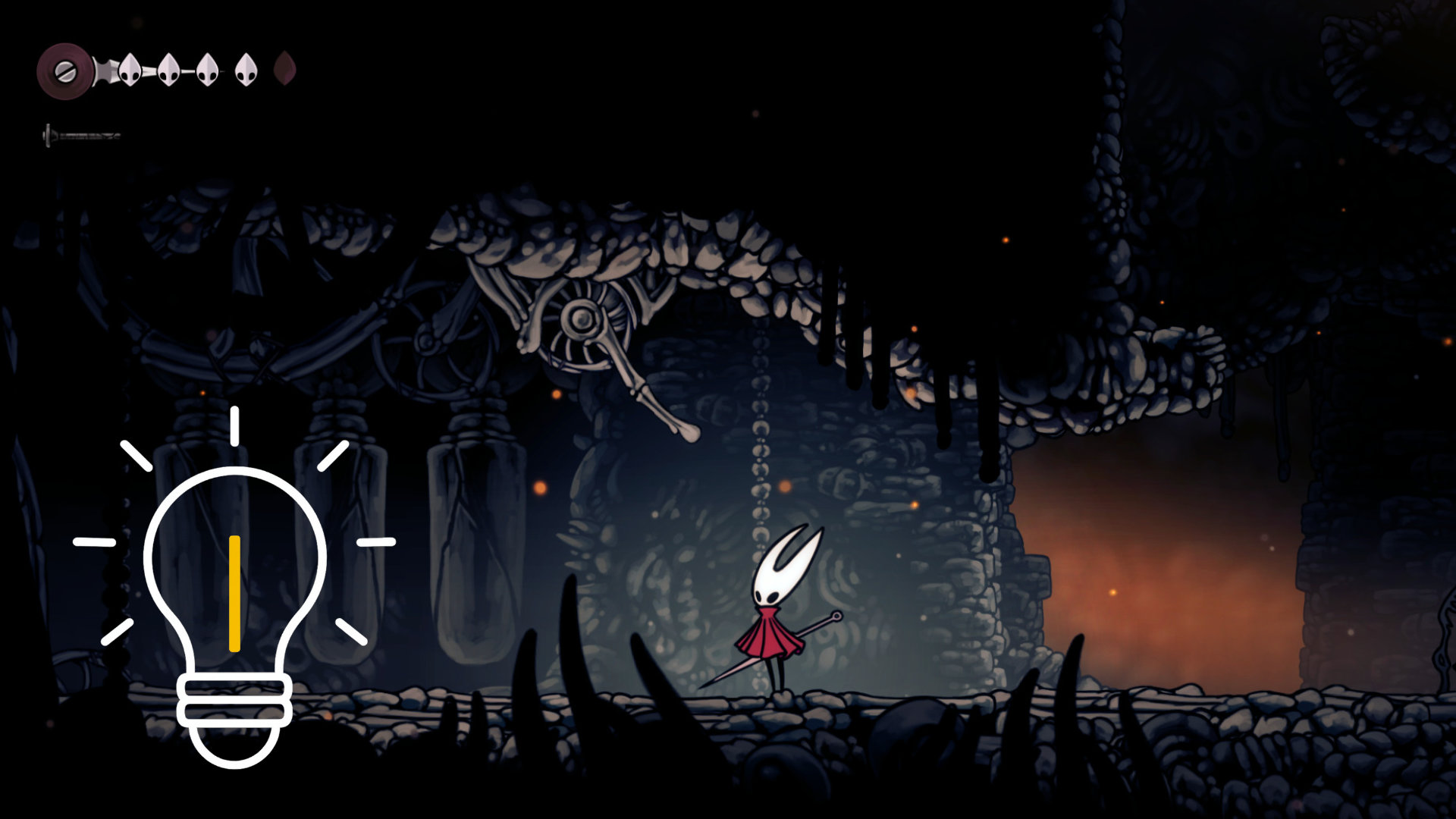The width and height of the screenshot is (1456, 819).
Task: Click the darkened empty mask at row's end
Action: click(286, 70)
